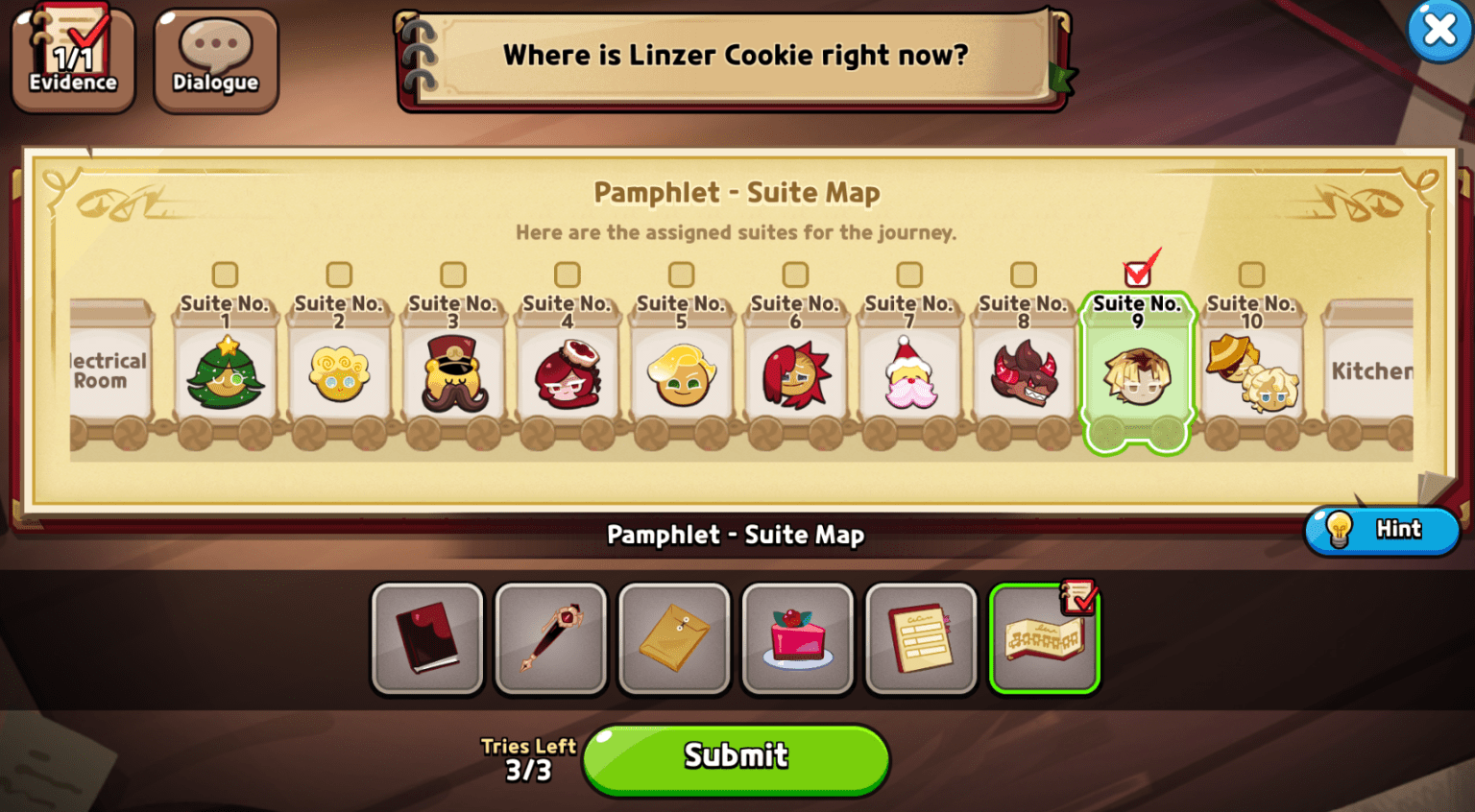1475x812 pixels.
Task: Open the Evidence notebook panel
Action: pos(72,58)
